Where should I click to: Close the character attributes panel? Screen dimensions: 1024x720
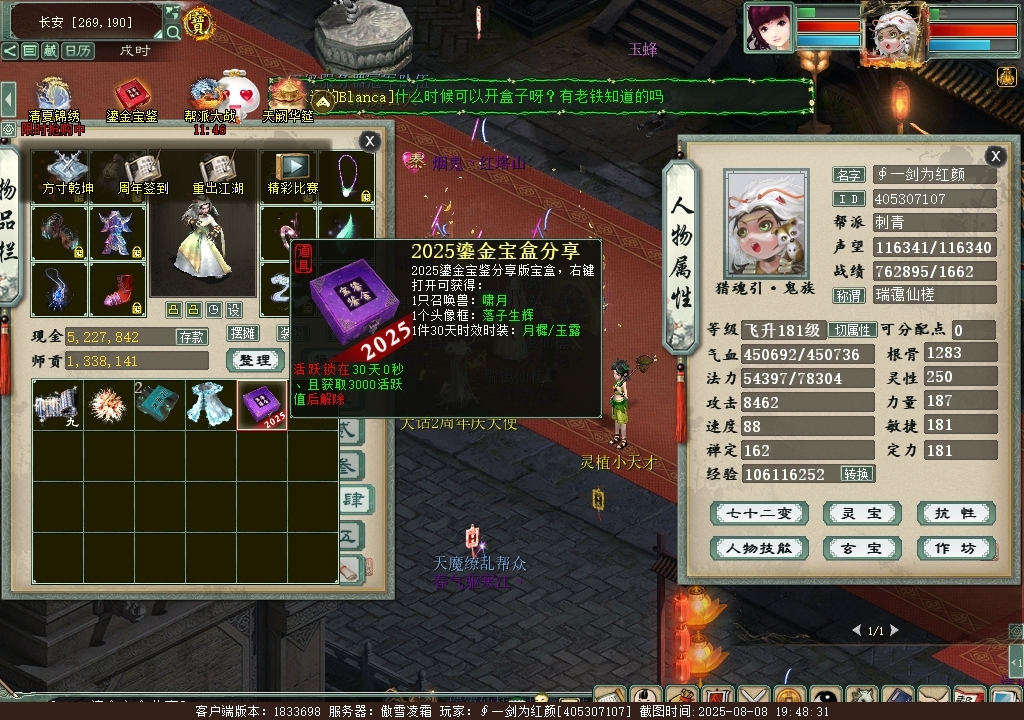coord(995,156)
